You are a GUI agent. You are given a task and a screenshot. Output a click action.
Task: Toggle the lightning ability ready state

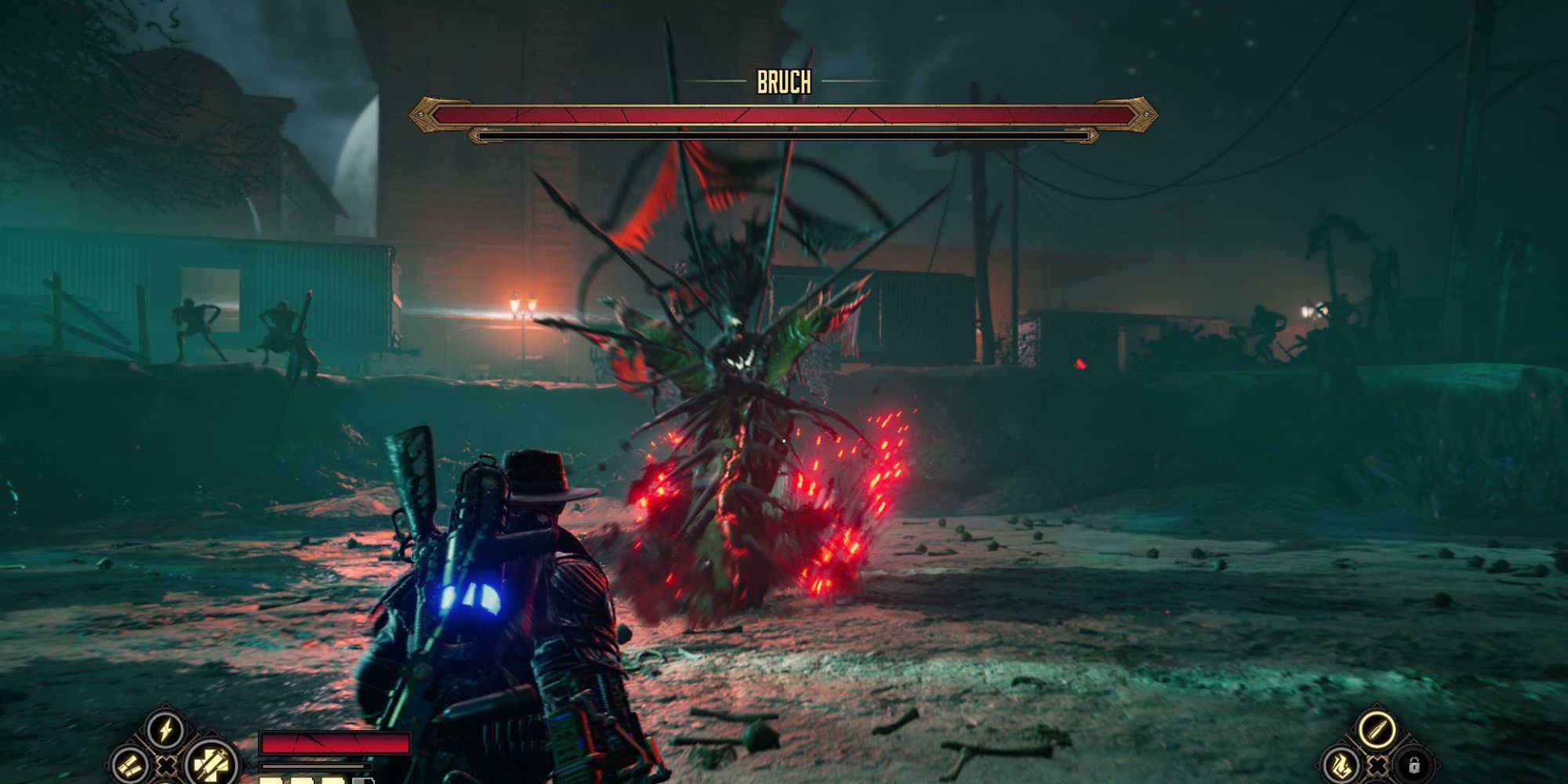165,728
